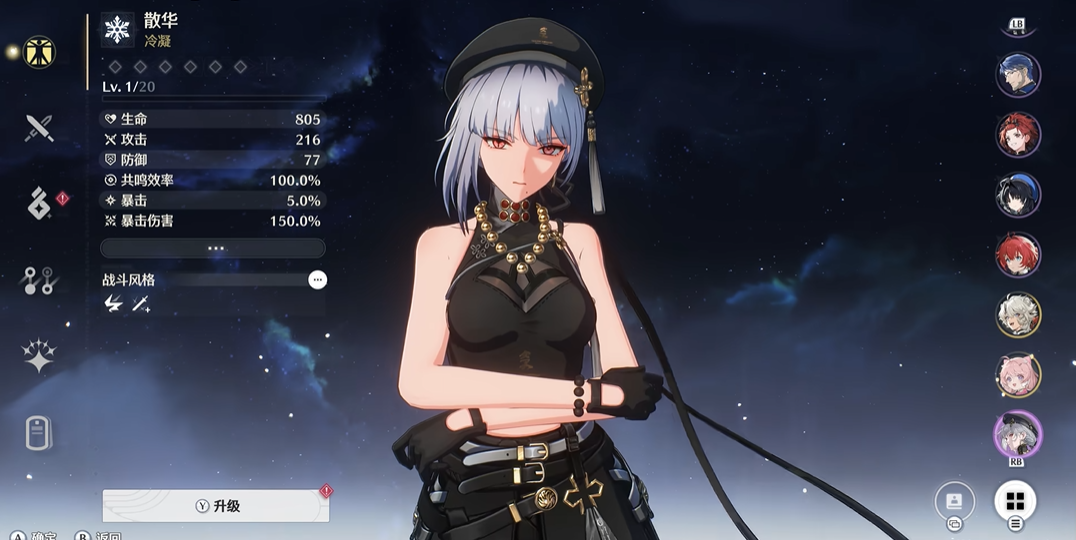The width and height of the screenshot is (1076, 540).
Task: Open the echoes tab with the red alert
Action: click(39, 203)
